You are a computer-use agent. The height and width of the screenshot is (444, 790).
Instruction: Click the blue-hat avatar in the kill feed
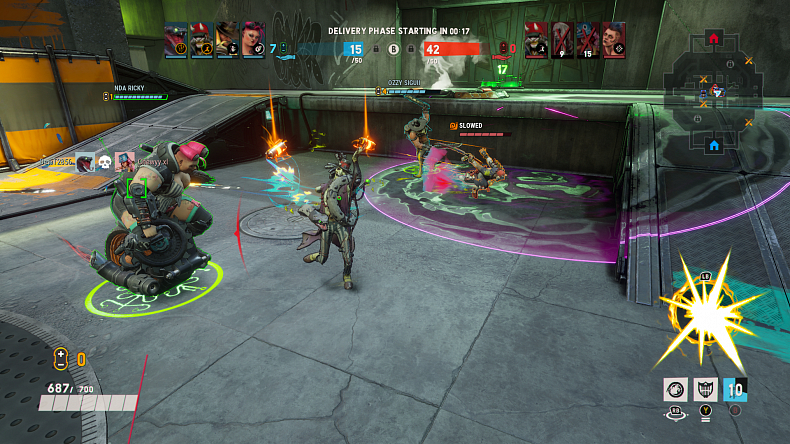tap(124, 161)
